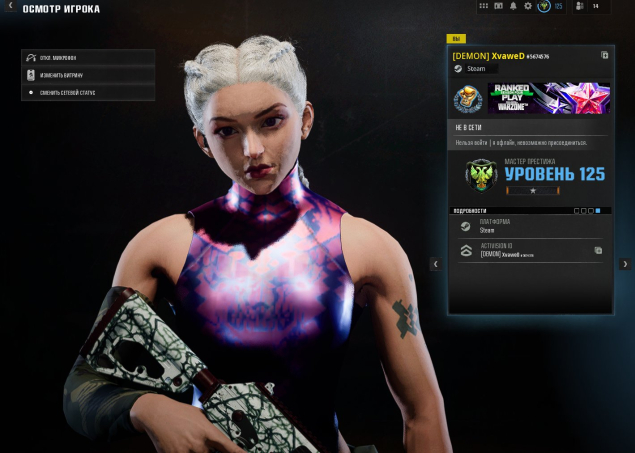635x453 pixels.
Task: Copy the Activision ID
Action: pyautogui.click(x=598, y=250)
